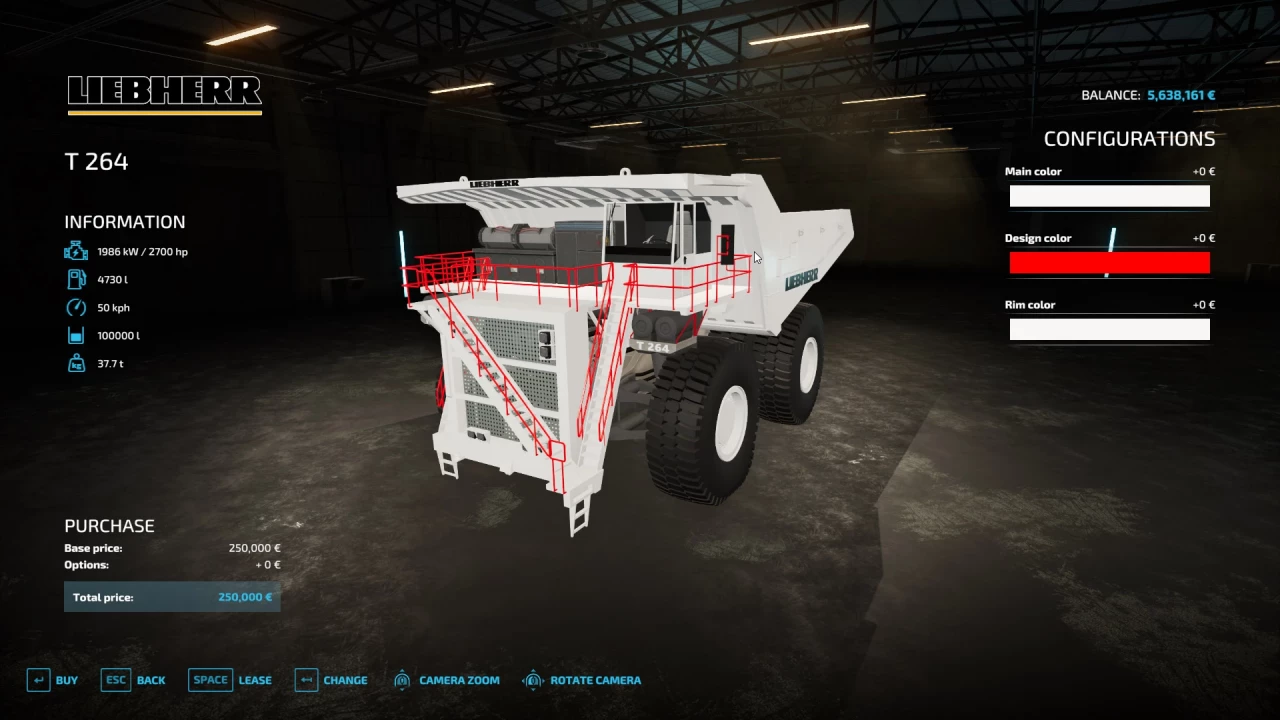Click the Liebherr brand logo

click(163, 92)
